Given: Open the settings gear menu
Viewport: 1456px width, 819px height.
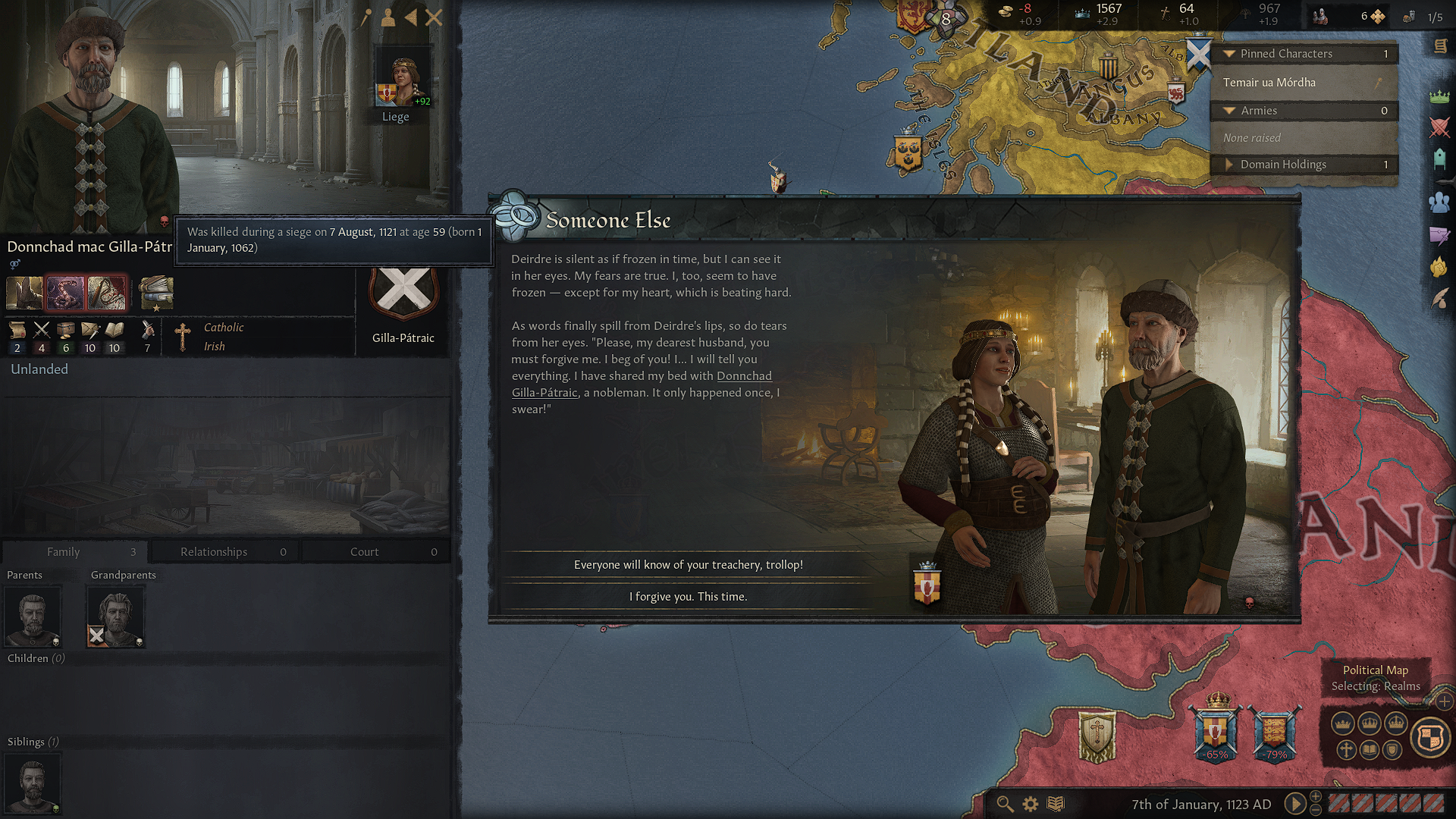Looking at the screenshot, I should (1031, 804).
